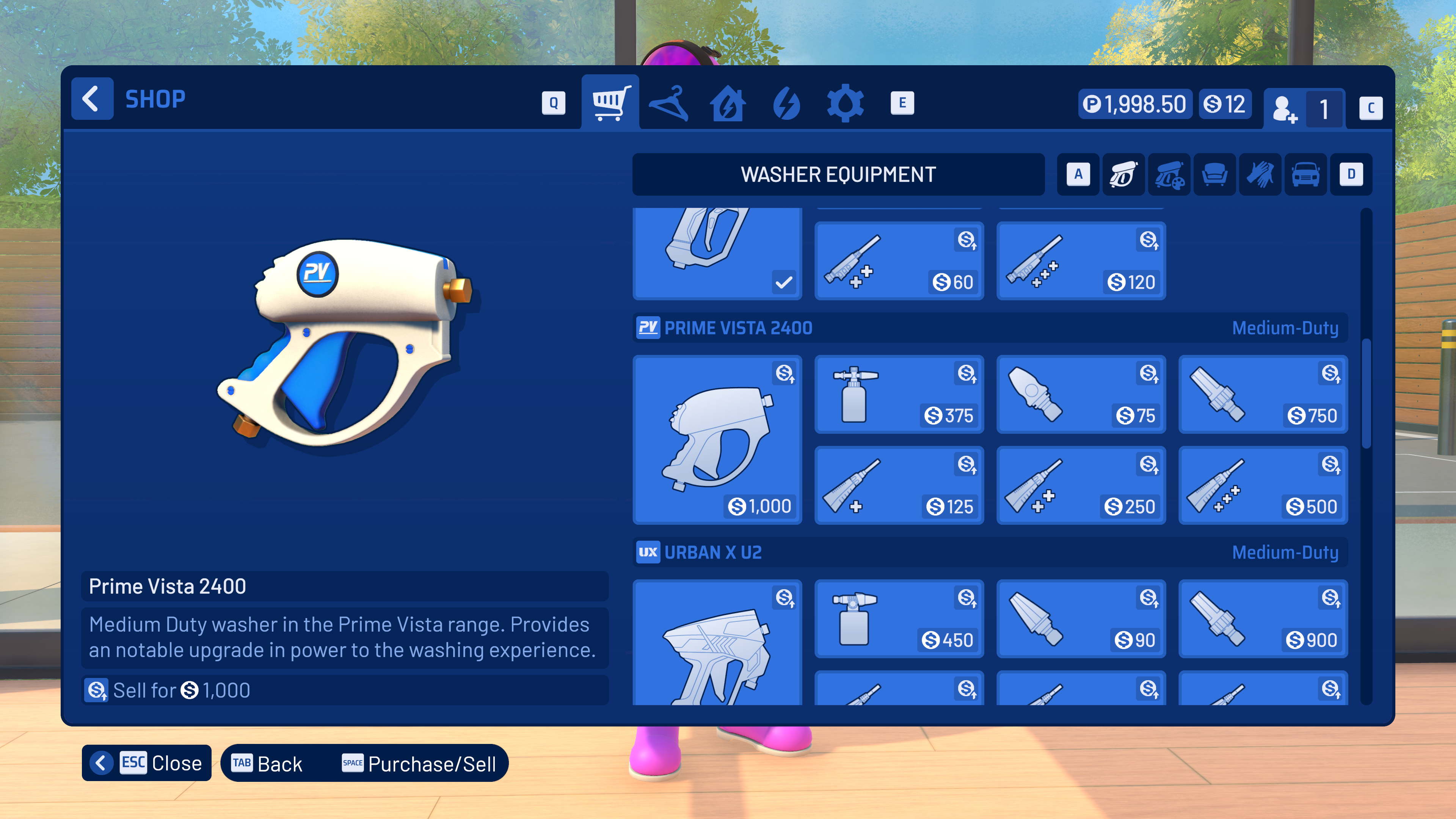Open the house with lightning tab
The width and height of the screenshot is (1456, 819).
coord(728,103)
